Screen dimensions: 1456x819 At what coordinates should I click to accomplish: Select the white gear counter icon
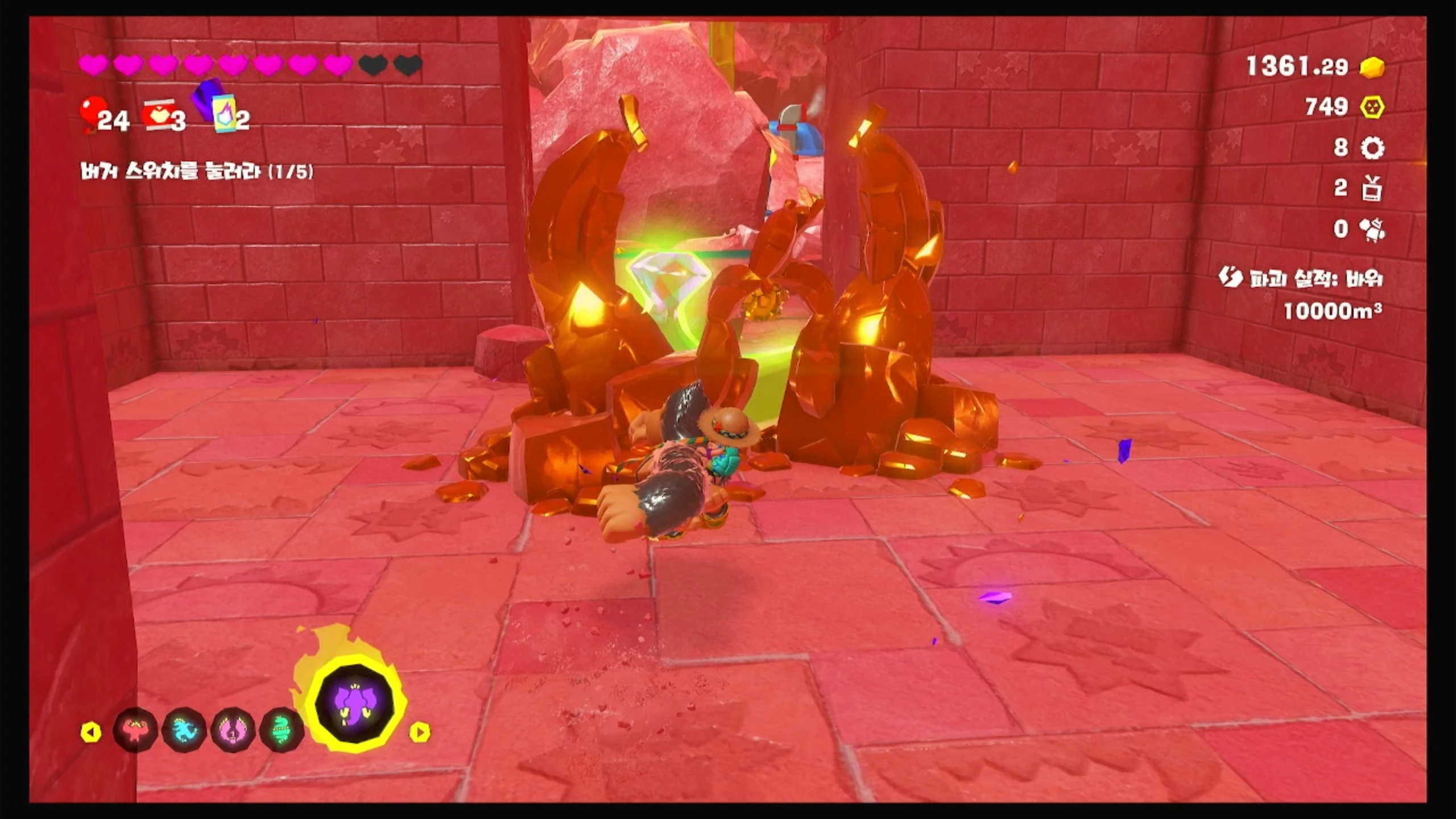(1372, 148)
